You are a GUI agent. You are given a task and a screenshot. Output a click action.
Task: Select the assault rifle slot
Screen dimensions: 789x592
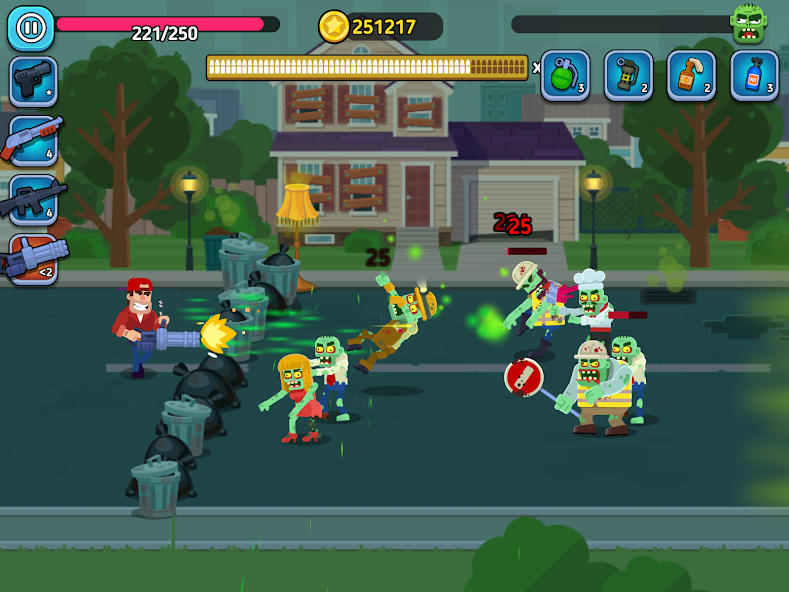coord(33,199)
